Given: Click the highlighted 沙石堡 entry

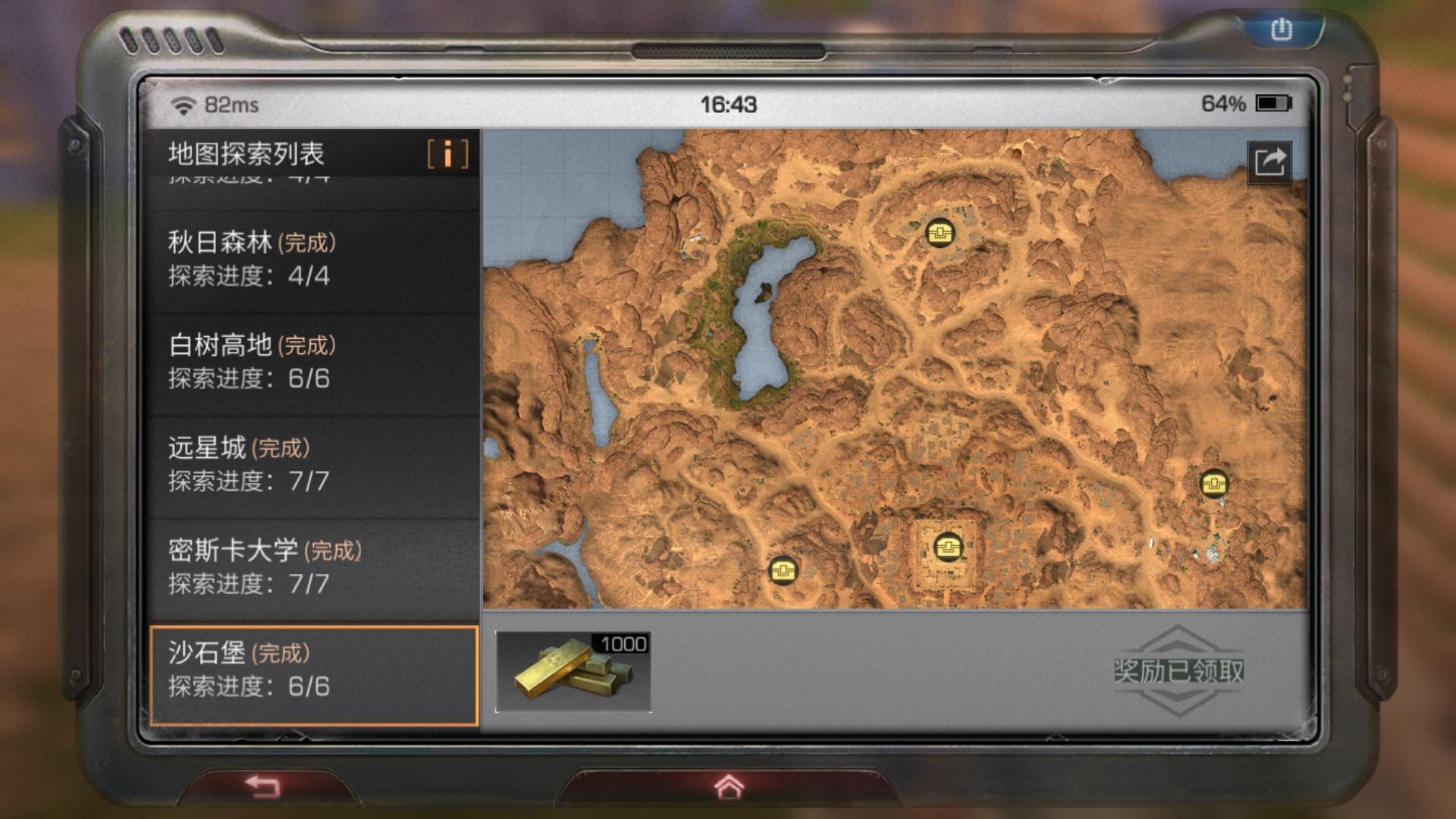Looking at the screenshot, I should [312, 670].
